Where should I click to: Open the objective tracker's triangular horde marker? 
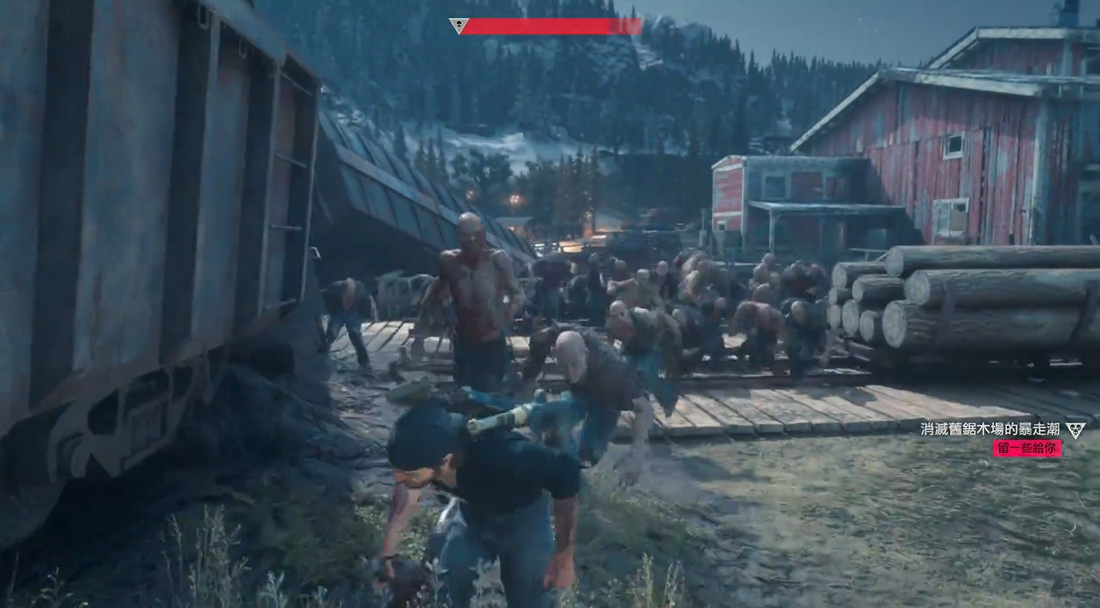(x=1075, y=430)
